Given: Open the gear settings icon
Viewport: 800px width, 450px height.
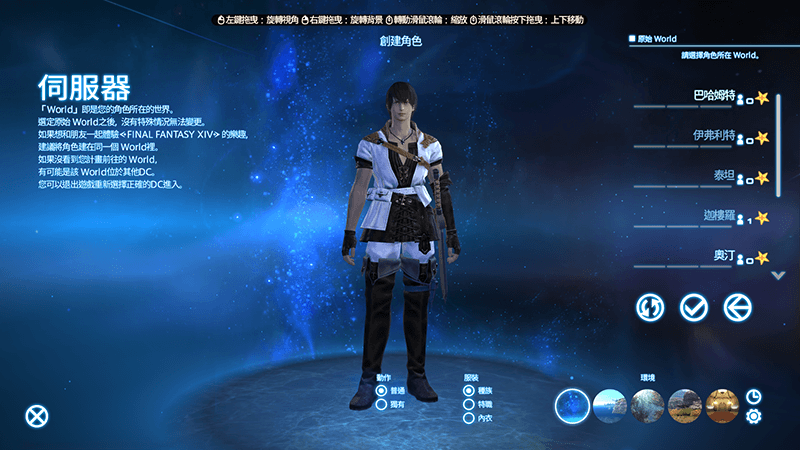Looking at the screenshot, I should click(753, 417).
